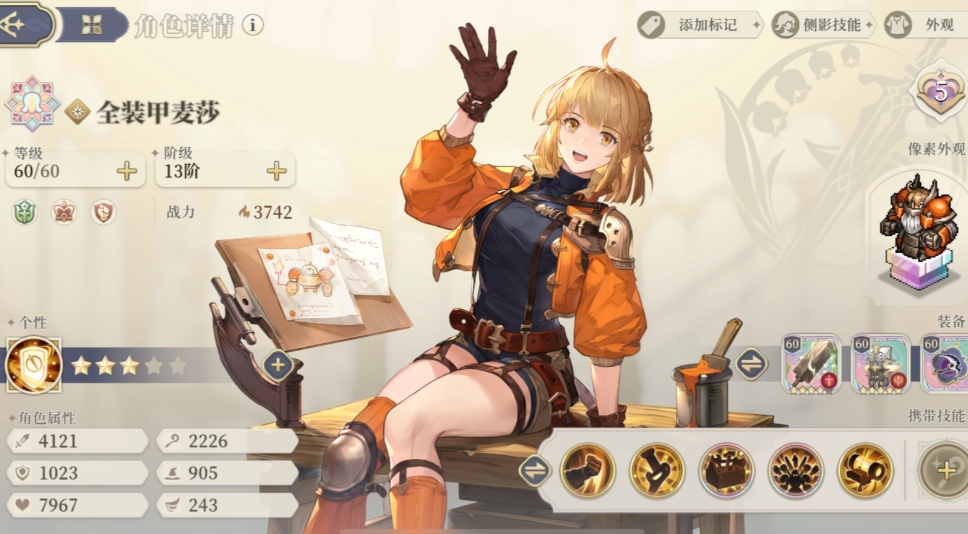This screenshot has width=968, height=534.
Task: Swap carried skills using the arrows button
Action: coord(535,470)
